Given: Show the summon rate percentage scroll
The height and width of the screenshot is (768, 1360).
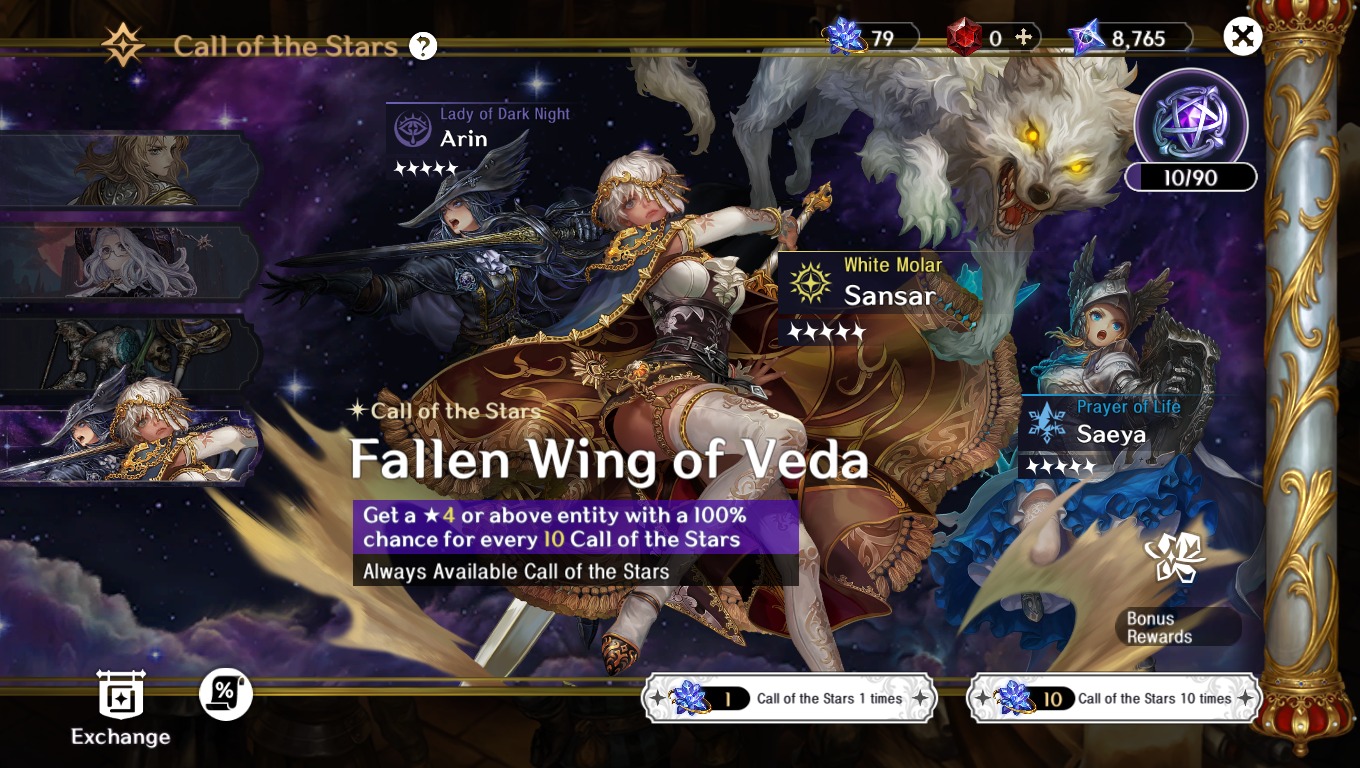Looking at the screenshot, I should point(225,694).
